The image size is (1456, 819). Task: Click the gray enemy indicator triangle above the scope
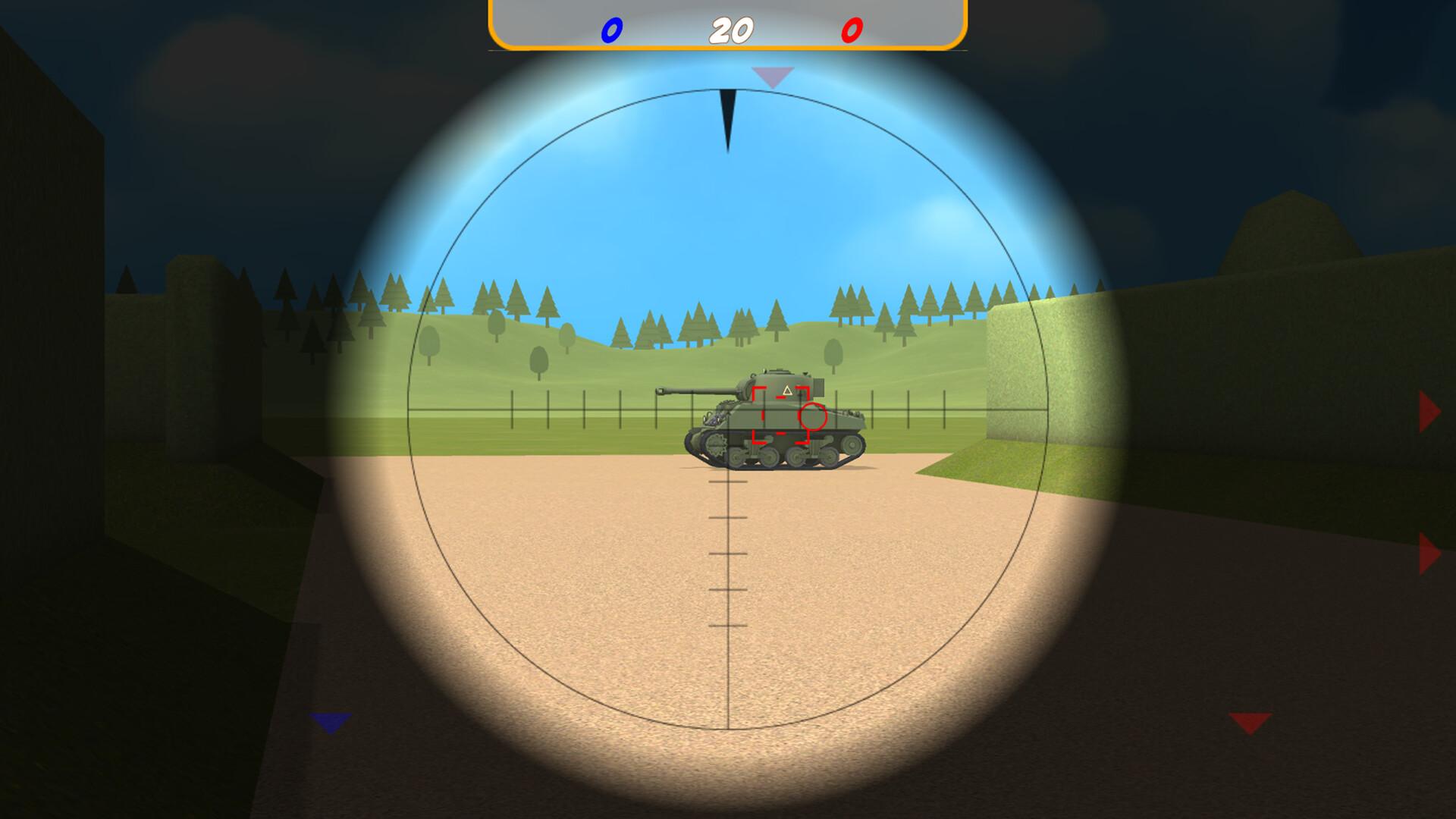(x=771, y=75)
